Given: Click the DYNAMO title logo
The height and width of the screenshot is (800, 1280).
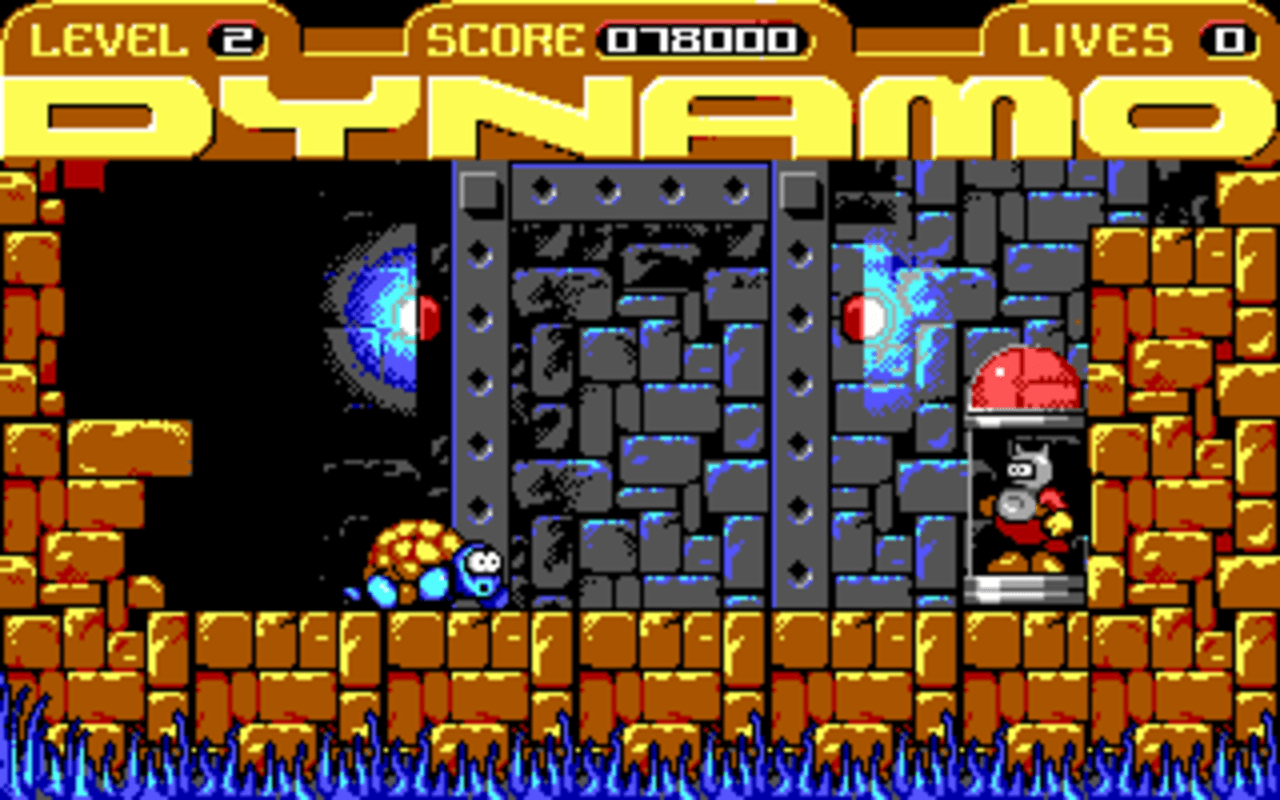Looking at the screenshot, I should 640,115.
